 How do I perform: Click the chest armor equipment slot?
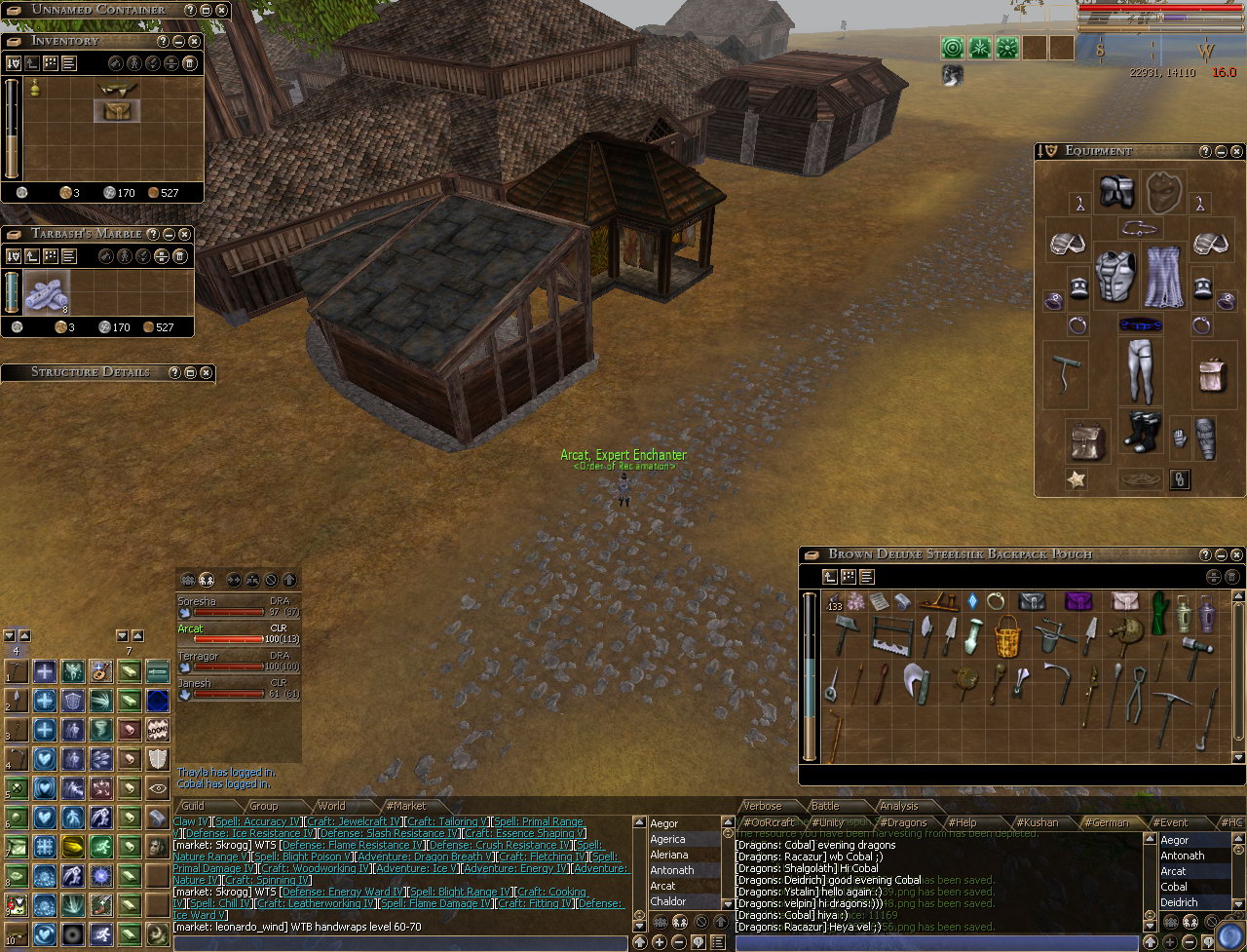click(x=1115, y=275)
